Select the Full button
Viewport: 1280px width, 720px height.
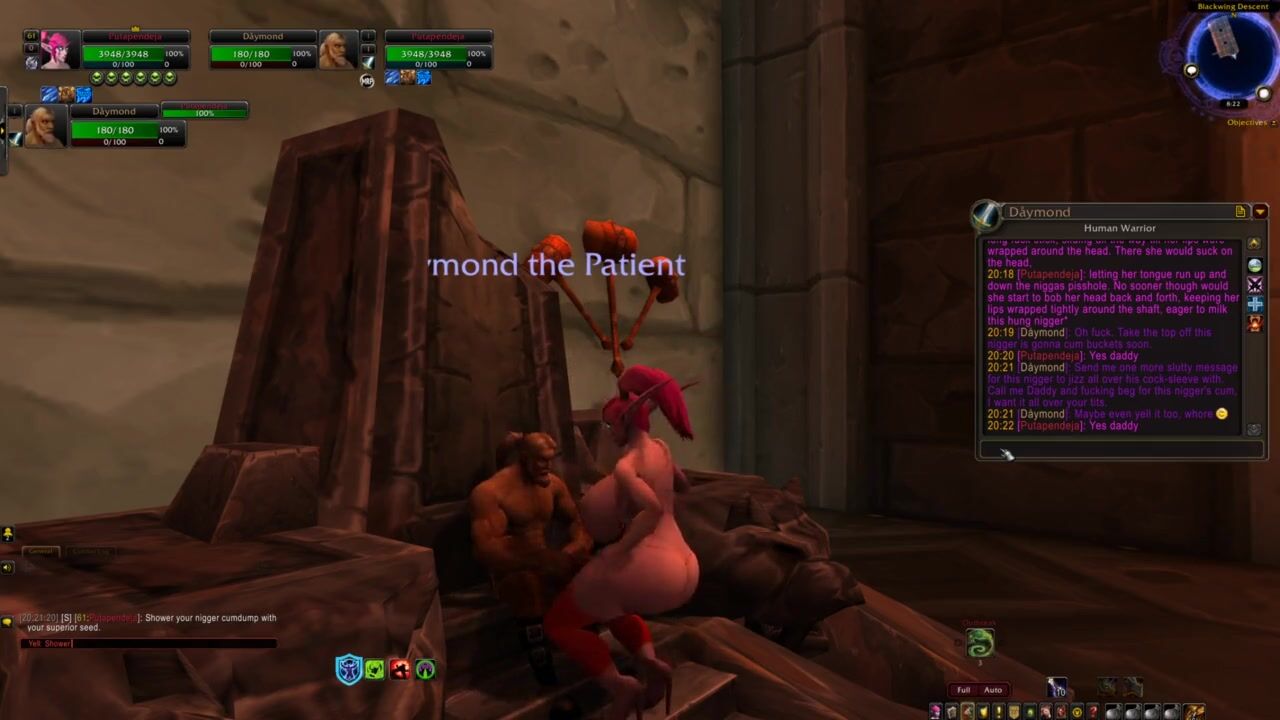pos(963,690)
